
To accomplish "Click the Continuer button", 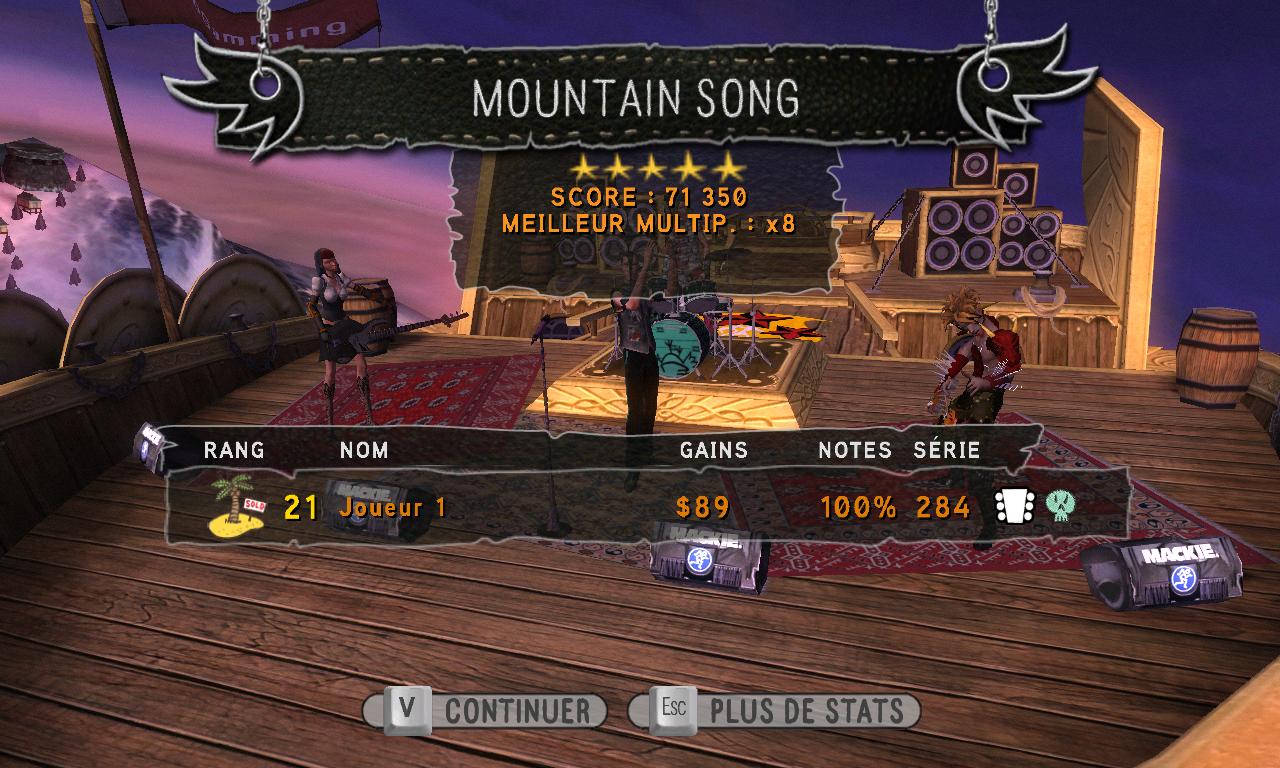I will coord(486,711).
